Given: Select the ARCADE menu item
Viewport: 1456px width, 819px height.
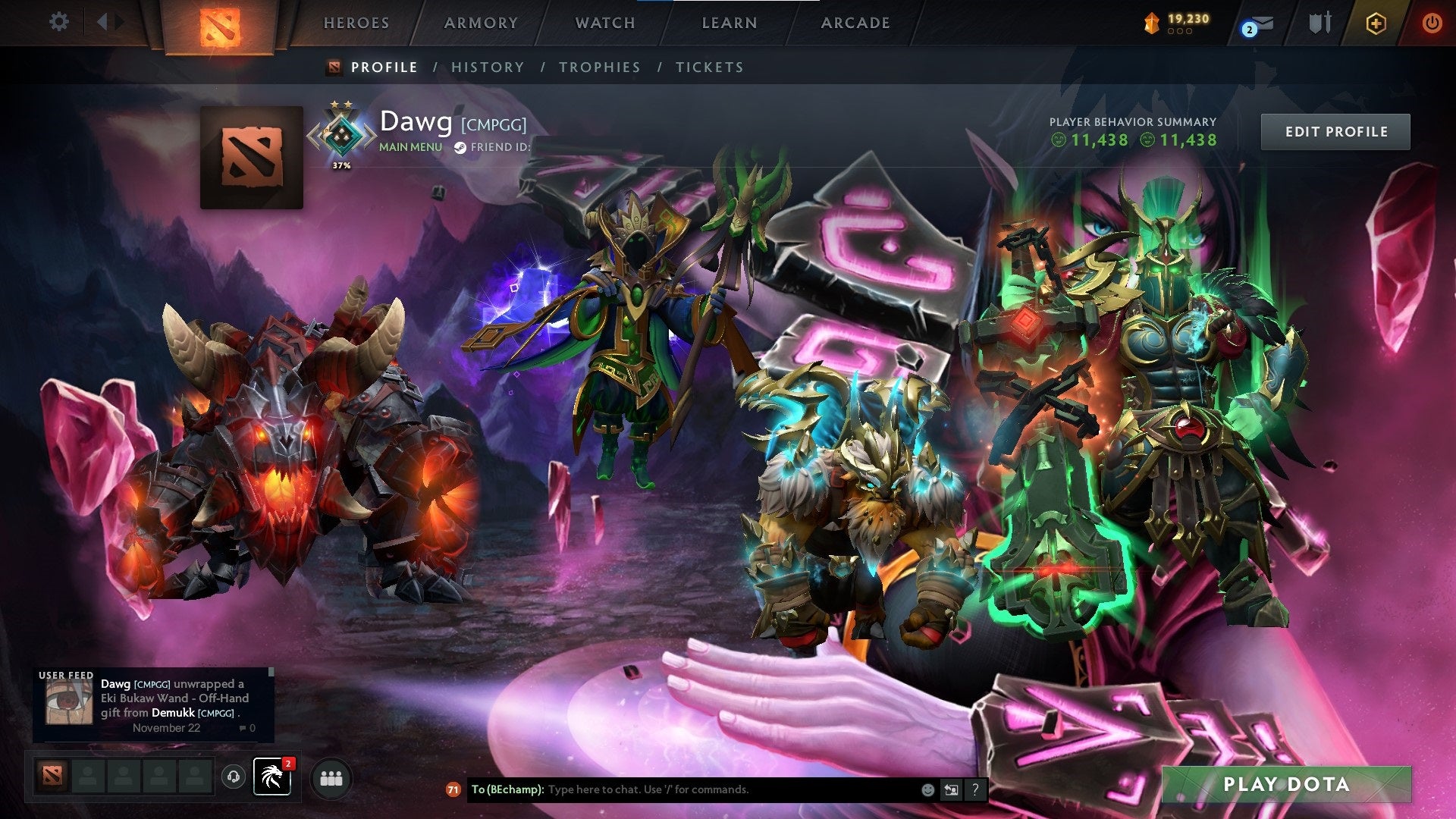Looking at the screenshot, I should click(855, 23).
